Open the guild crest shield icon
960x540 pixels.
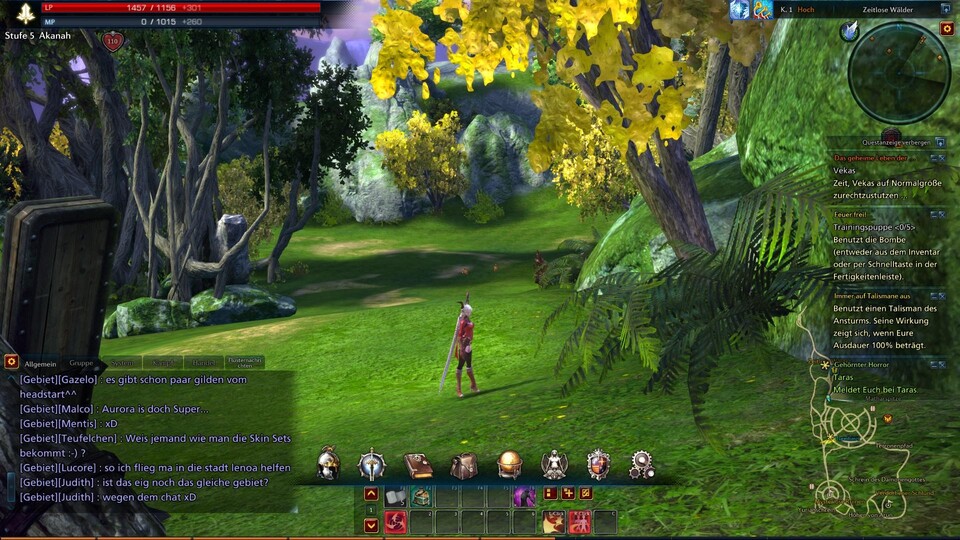click(x=598, y=464)
